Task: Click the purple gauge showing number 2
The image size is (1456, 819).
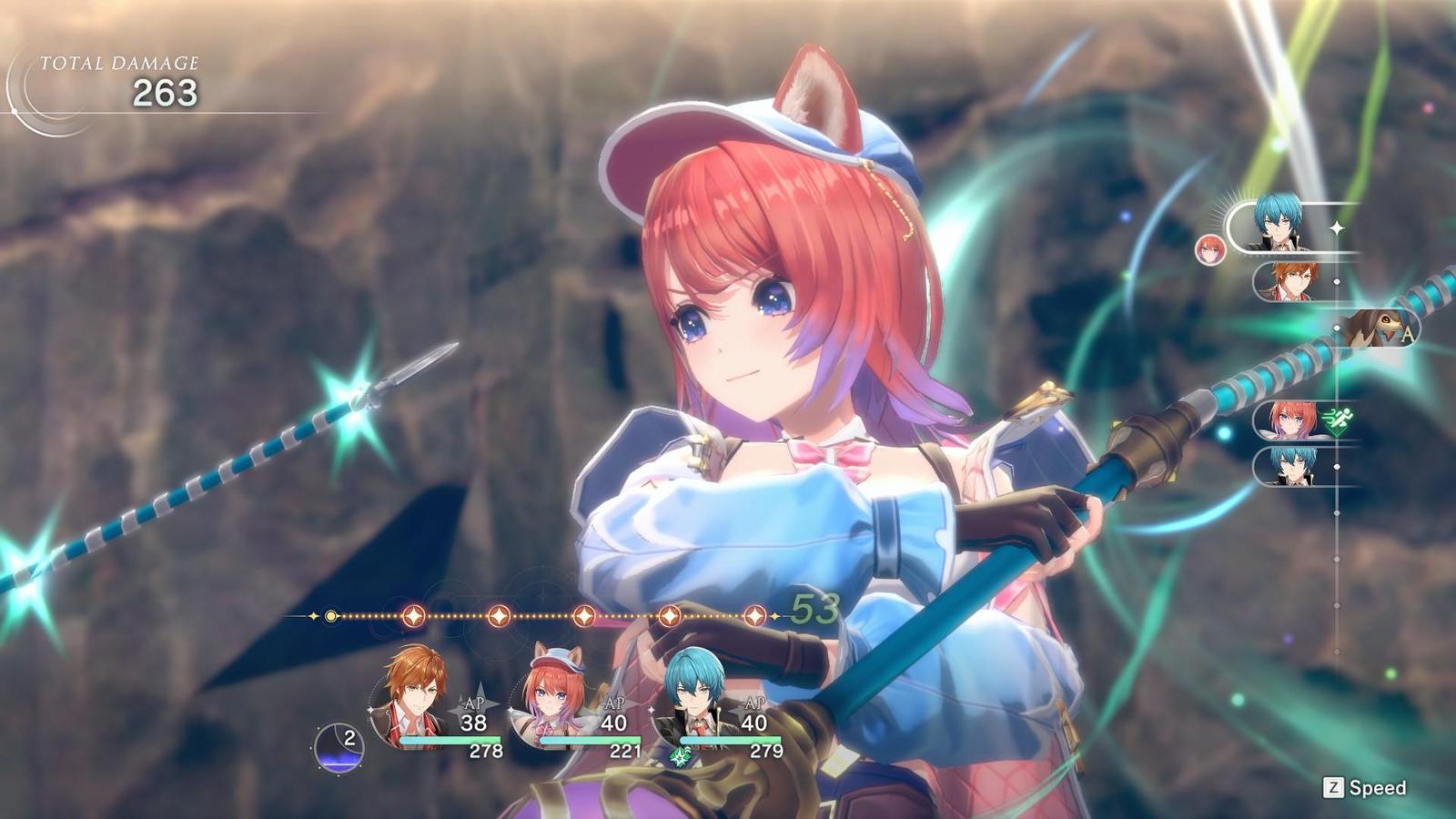Action: [x=339, y=747]
